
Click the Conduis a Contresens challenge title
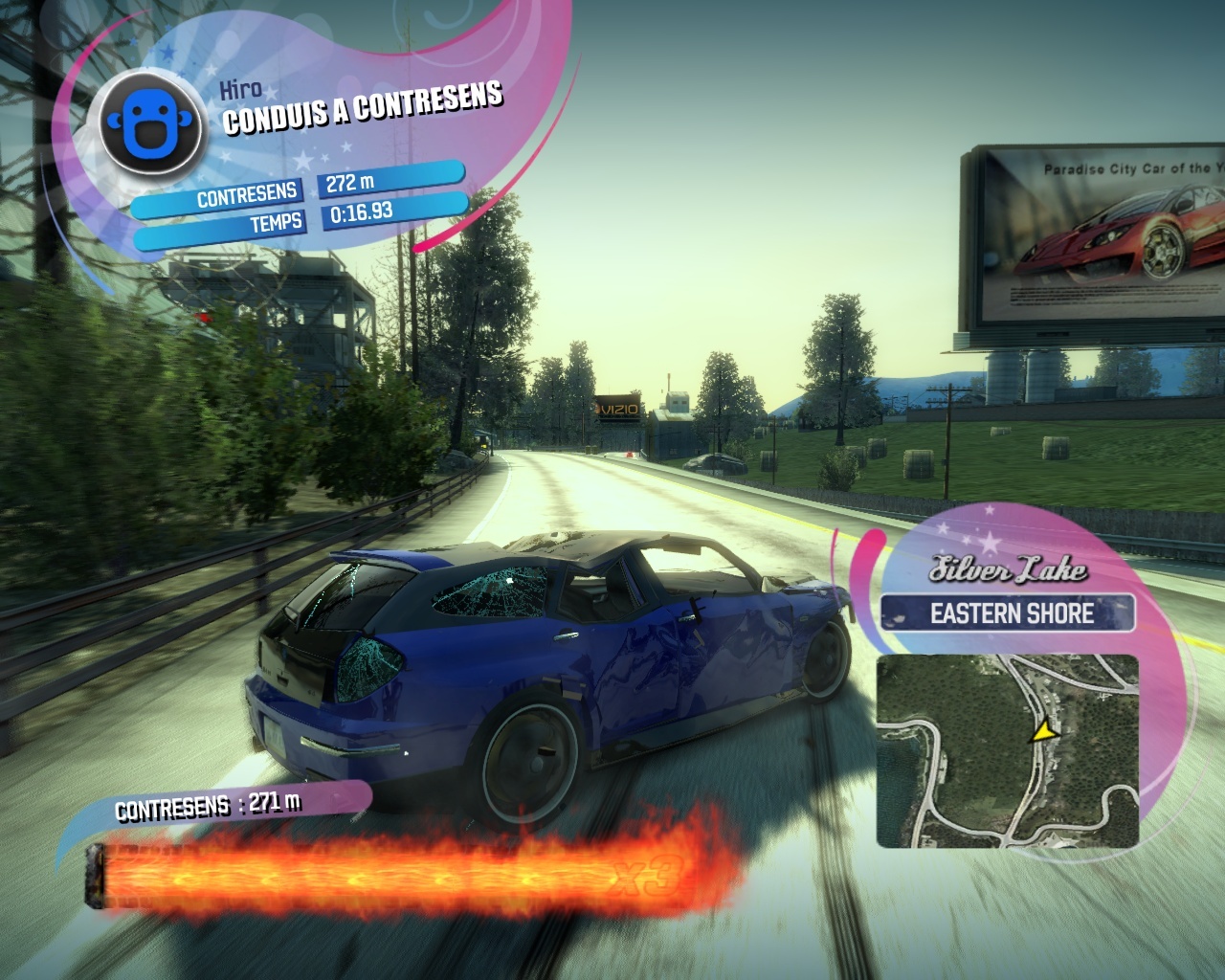point(363,108)
